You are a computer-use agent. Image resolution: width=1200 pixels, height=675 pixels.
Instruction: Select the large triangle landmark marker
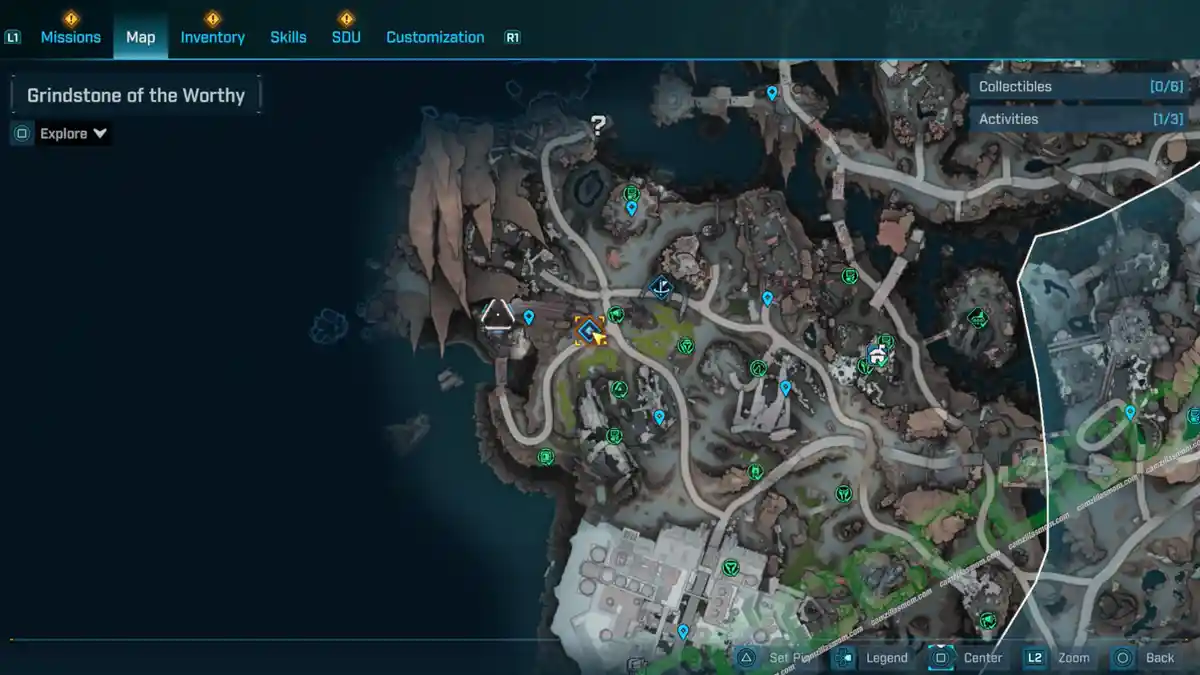point(497,316)
